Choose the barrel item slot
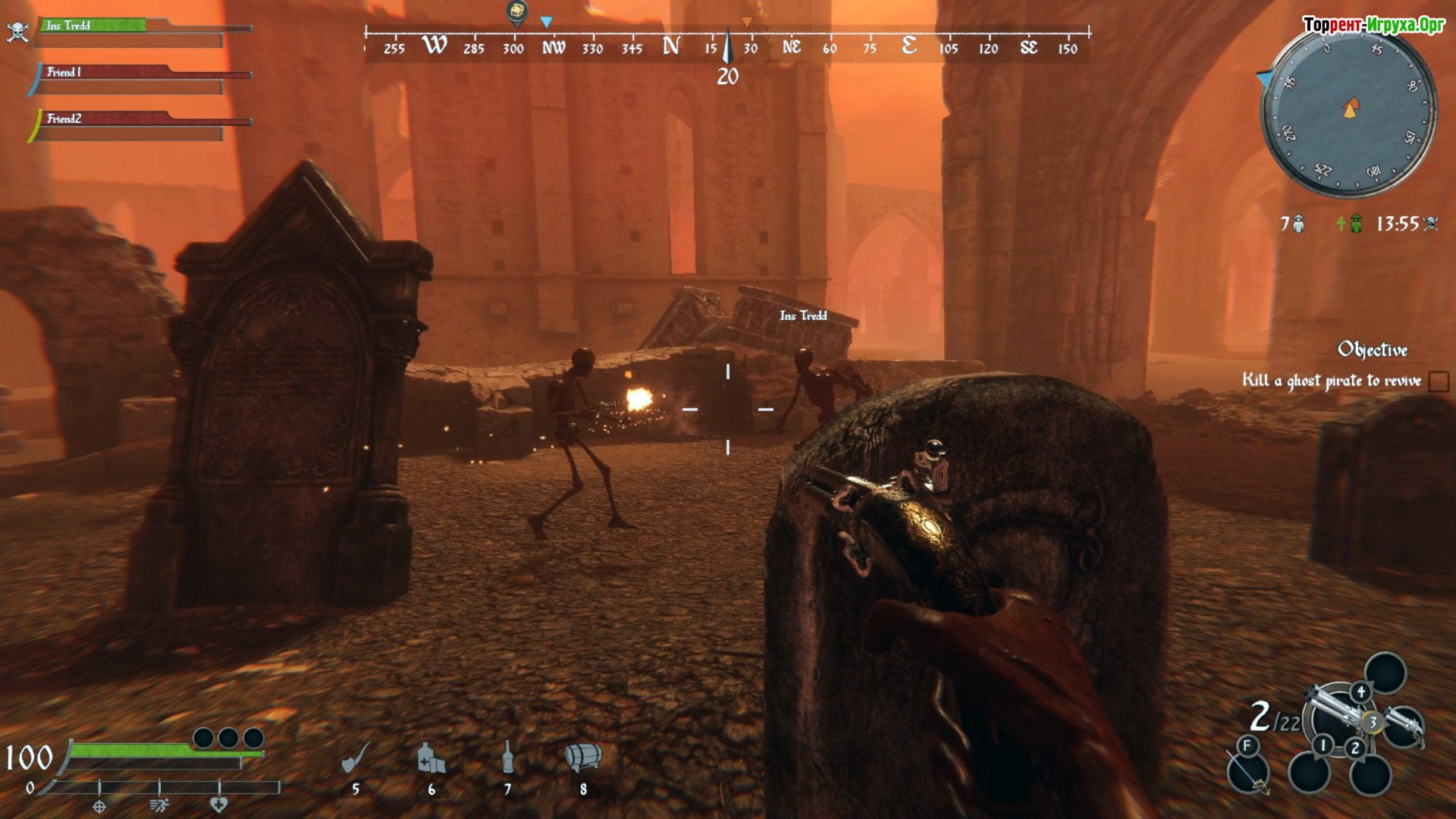 click(583, 757)
